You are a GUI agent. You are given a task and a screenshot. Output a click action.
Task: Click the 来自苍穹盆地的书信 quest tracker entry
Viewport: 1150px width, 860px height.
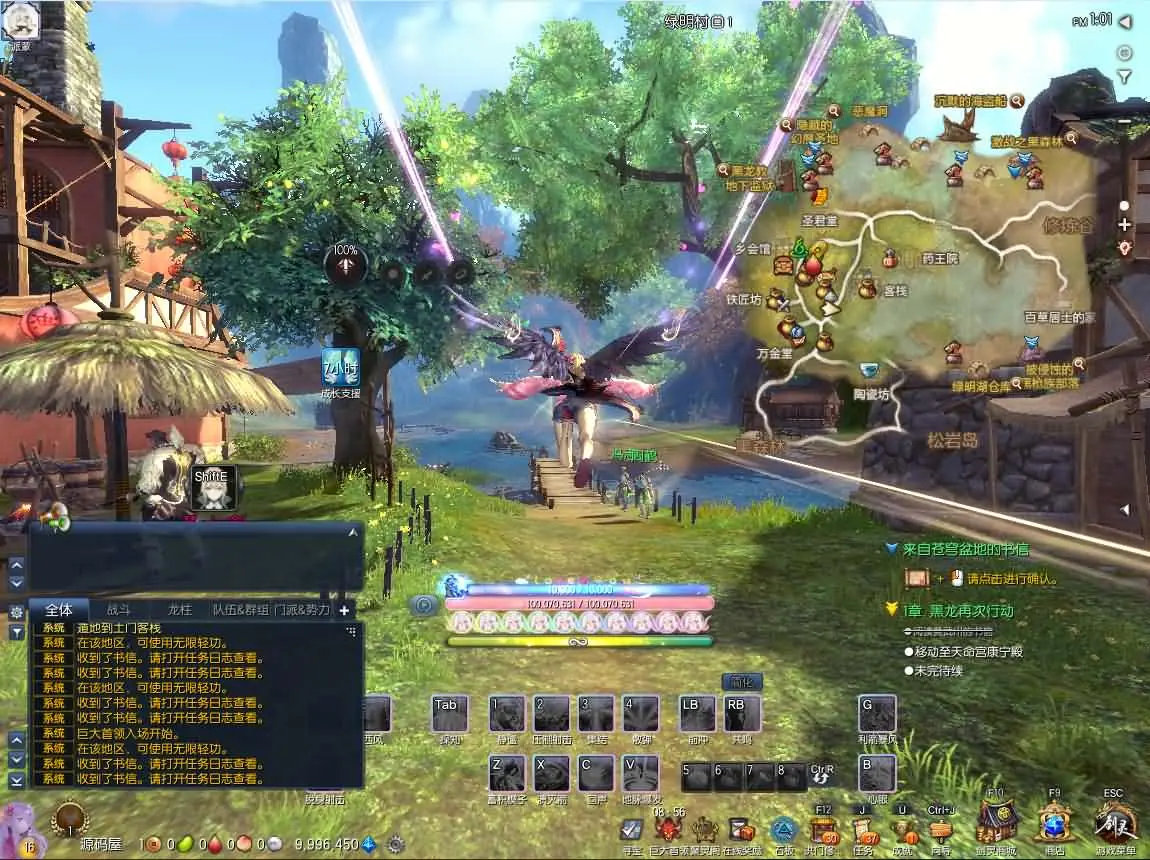click(x=965, y=549)
